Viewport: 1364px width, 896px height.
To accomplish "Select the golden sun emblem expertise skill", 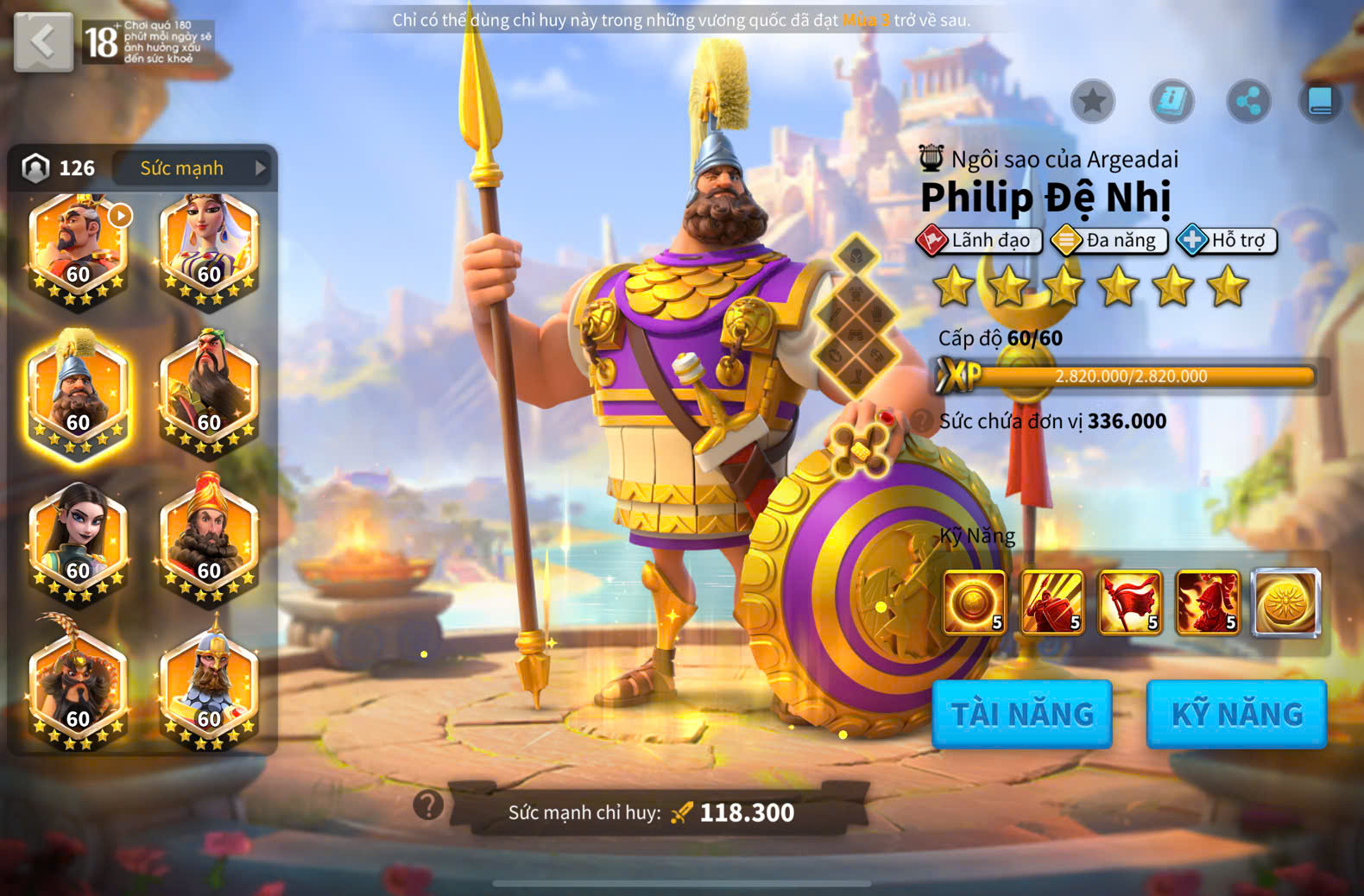I will (x=1286, y=603).
